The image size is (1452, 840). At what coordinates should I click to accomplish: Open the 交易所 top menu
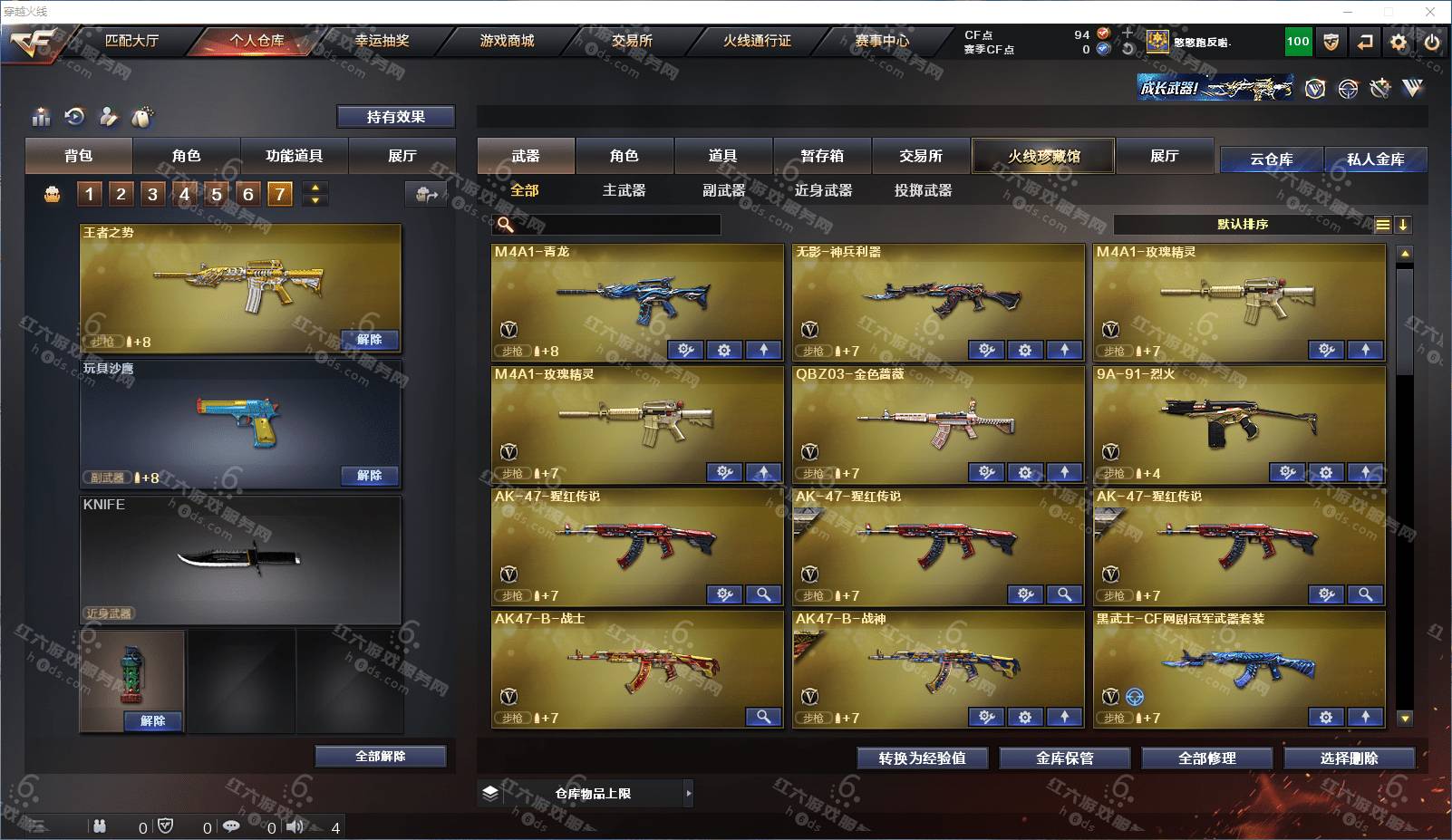(x=632, y=41)
